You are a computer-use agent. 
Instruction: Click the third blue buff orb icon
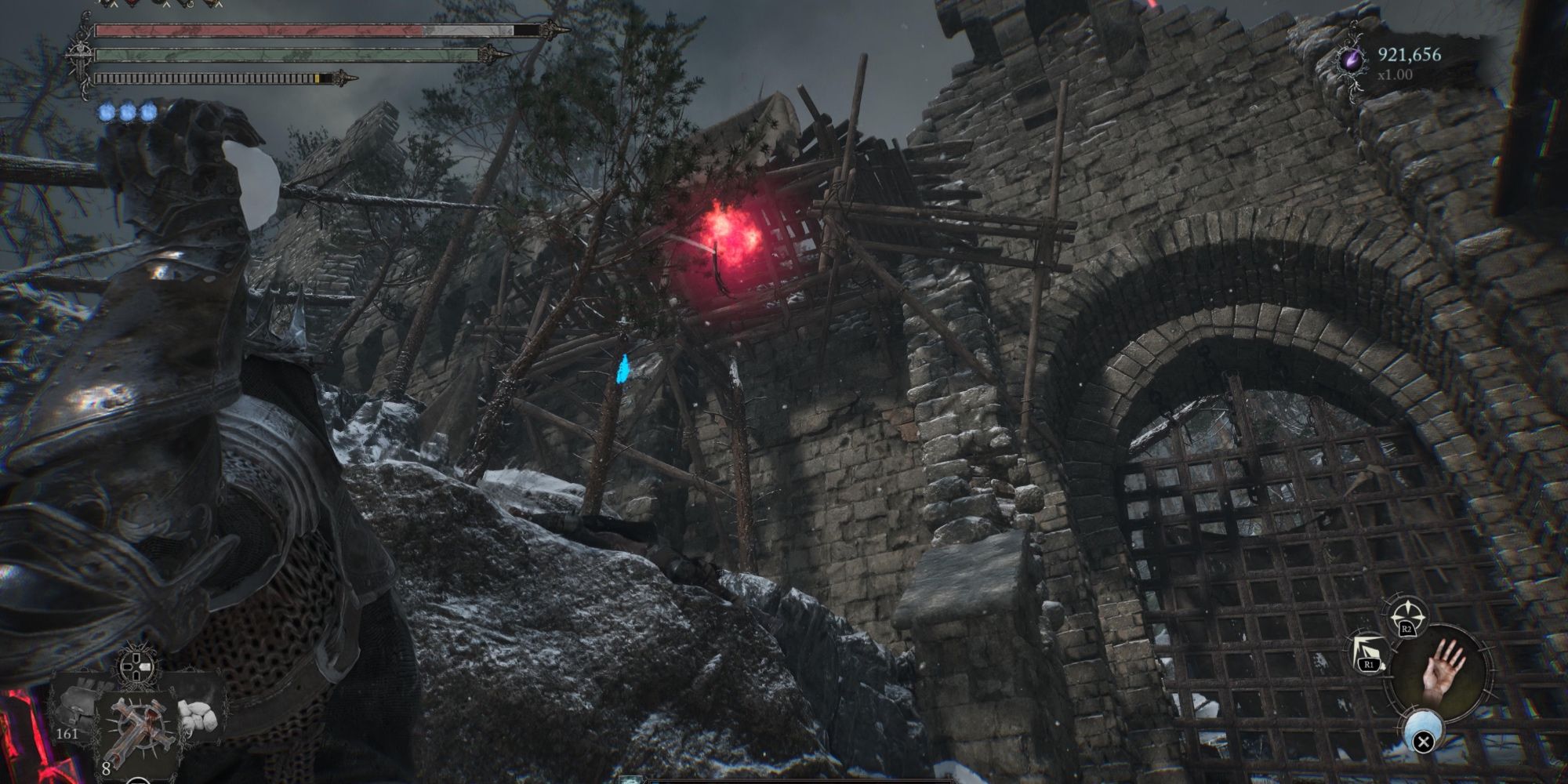(x=148, y=112)
